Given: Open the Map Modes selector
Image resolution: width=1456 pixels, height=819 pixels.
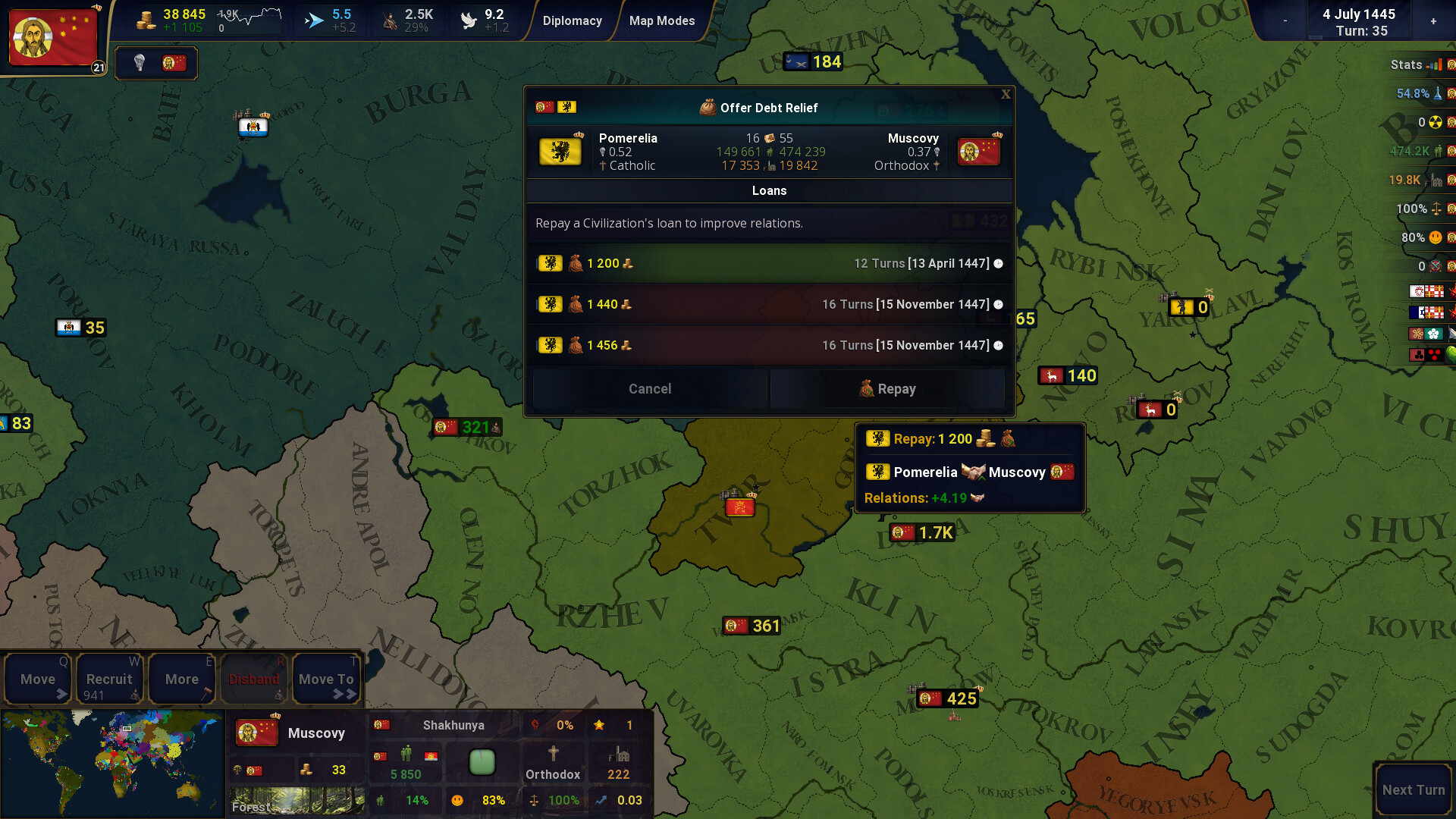Looking at the screenshot, I should [662, 20].
